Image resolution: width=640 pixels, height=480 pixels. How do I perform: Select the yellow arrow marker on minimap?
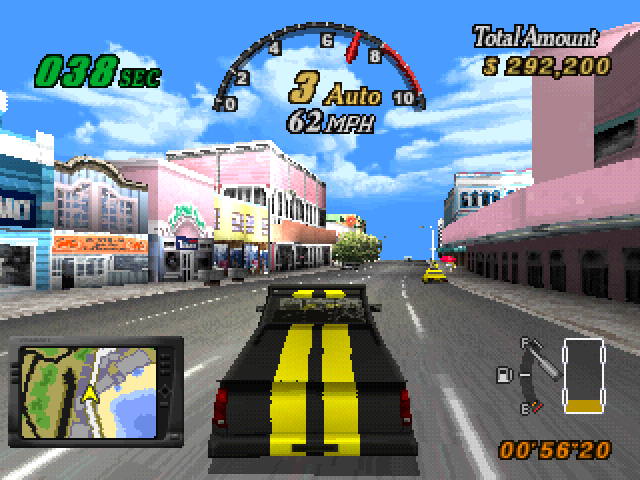pyautogui.click(x=89, y=393)
